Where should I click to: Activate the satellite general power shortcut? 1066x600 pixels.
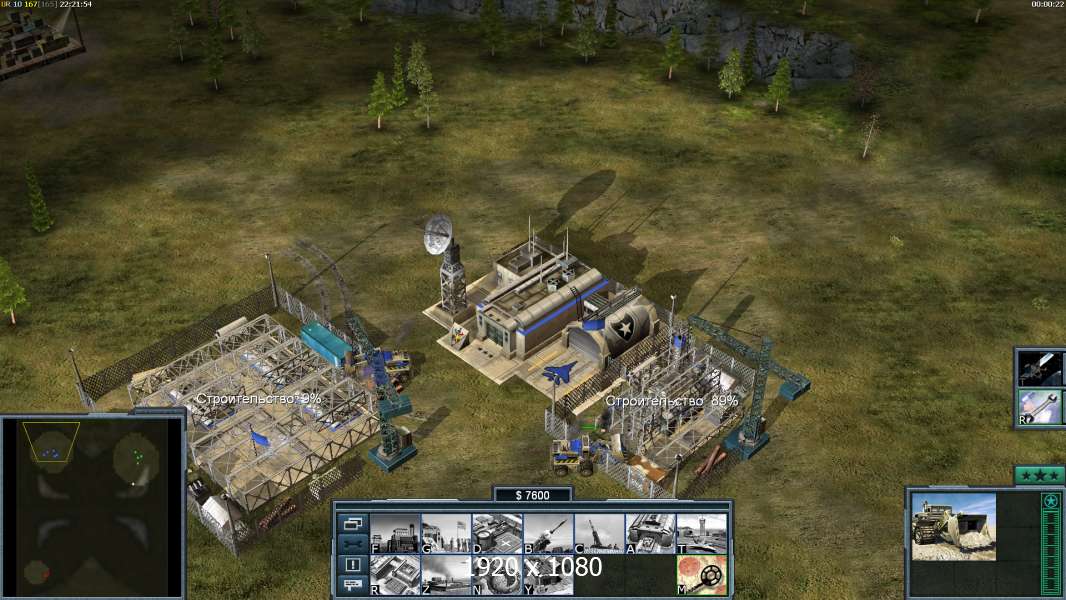coord(1041,369)
